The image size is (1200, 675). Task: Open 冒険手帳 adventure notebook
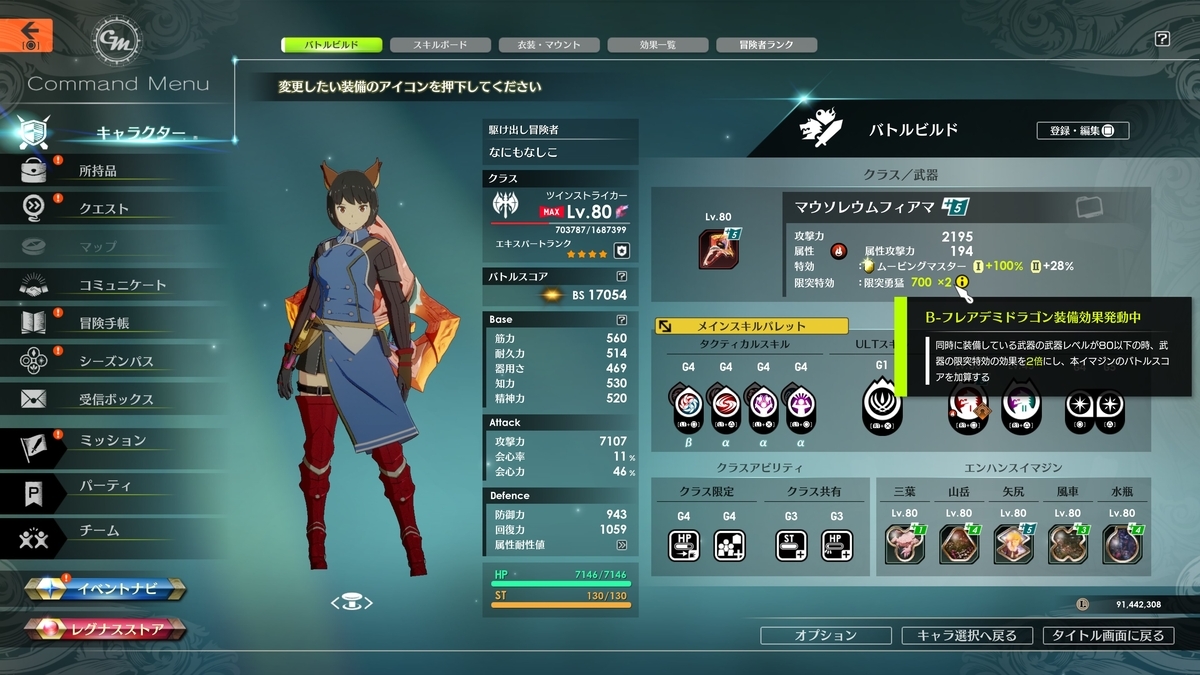[103, 323]
